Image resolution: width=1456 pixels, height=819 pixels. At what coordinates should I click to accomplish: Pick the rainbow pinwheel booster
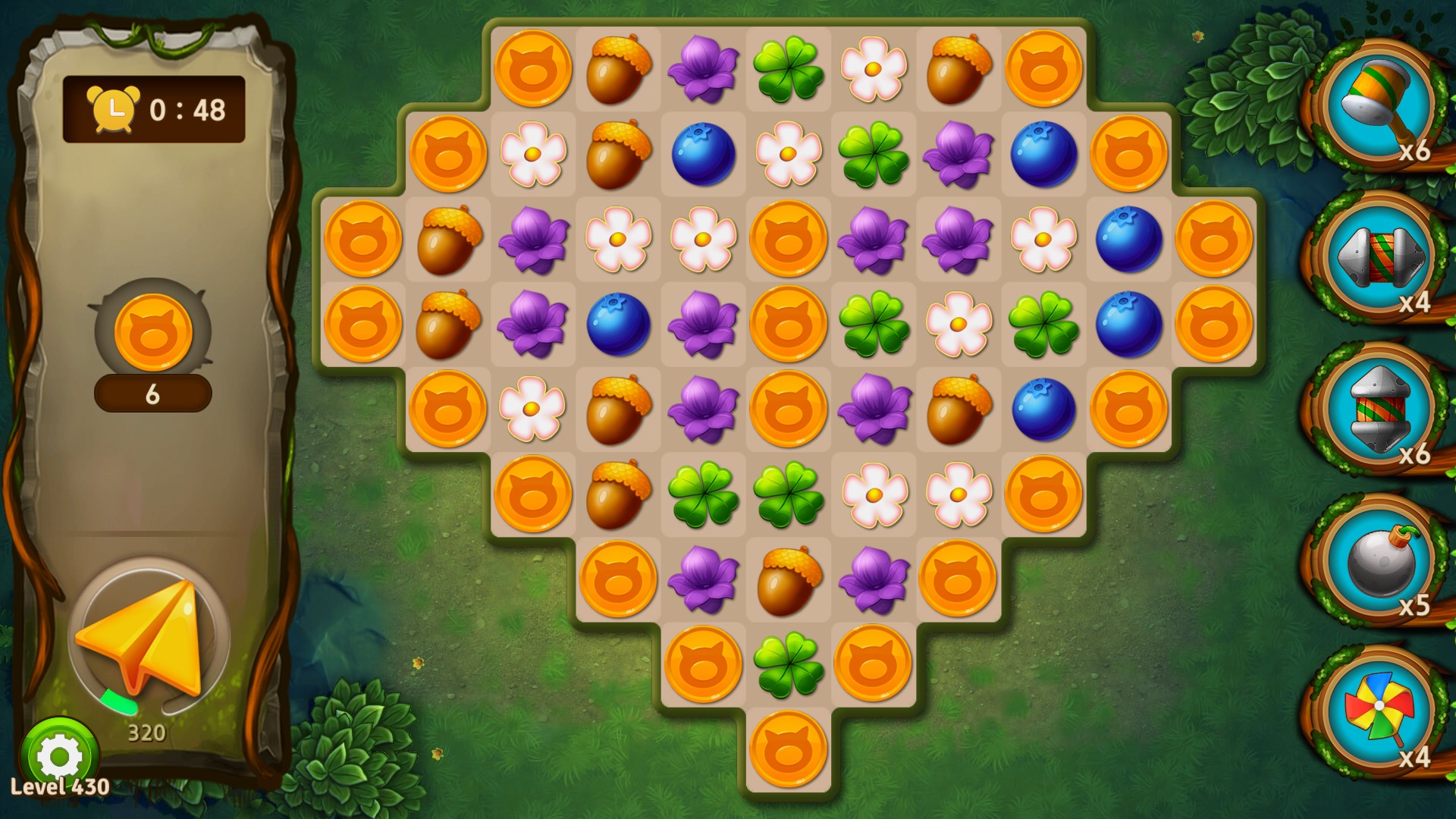pyautogui.click(x=1378, y=712)
